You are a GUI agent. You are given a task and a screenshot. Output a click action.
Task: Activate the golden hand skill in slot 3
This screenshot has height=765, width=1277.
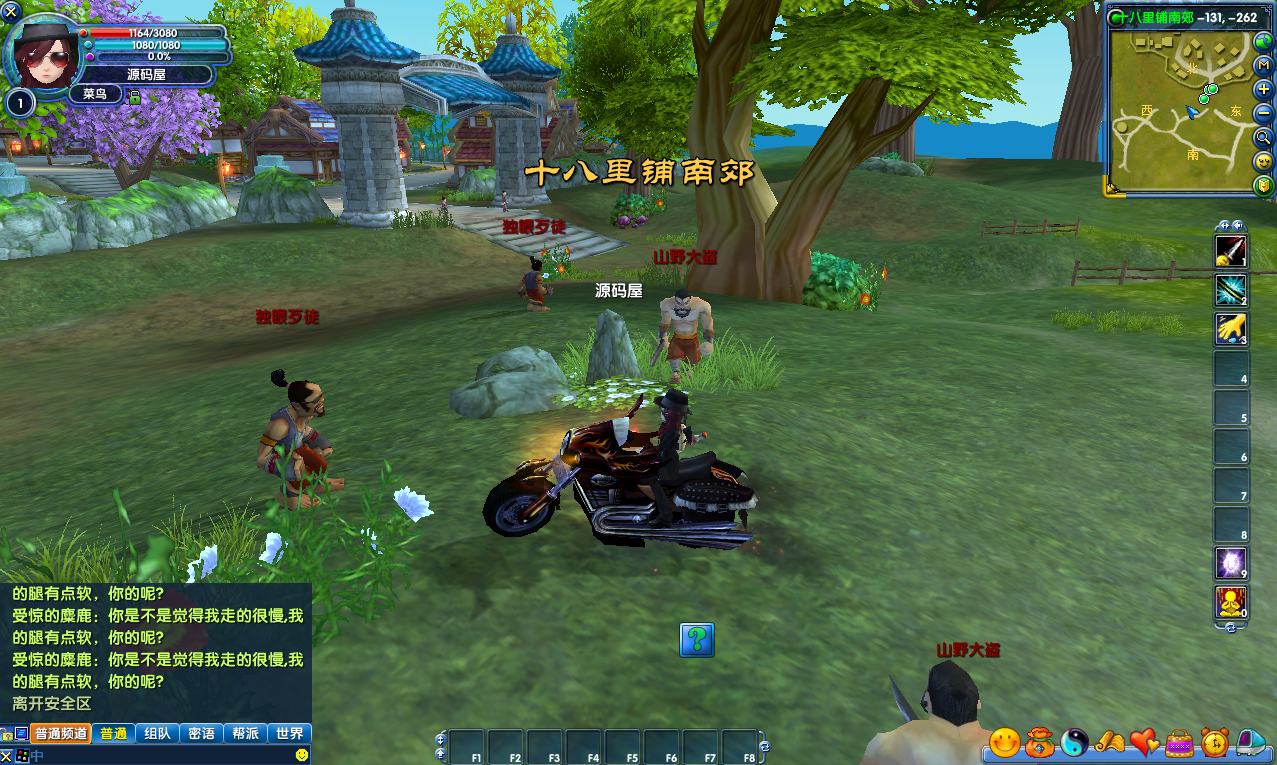coord(1230,329)
